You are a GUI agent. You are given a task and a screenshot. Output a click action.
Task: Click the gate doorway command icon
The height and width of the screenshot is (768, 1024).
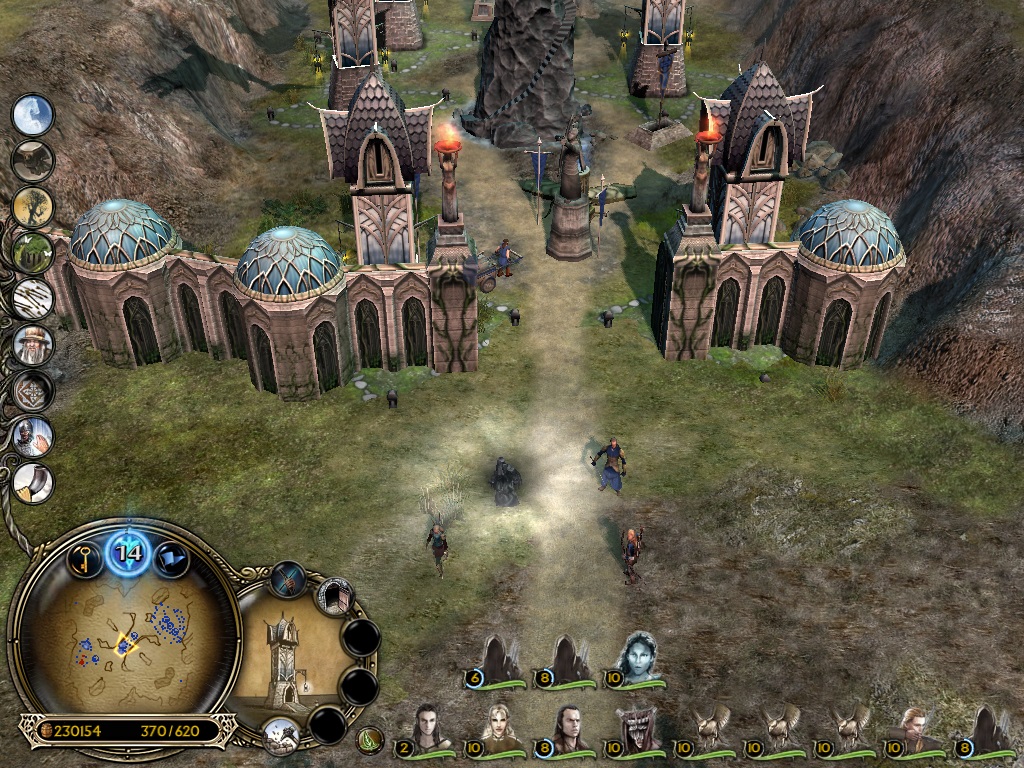(x=335, y=596)
